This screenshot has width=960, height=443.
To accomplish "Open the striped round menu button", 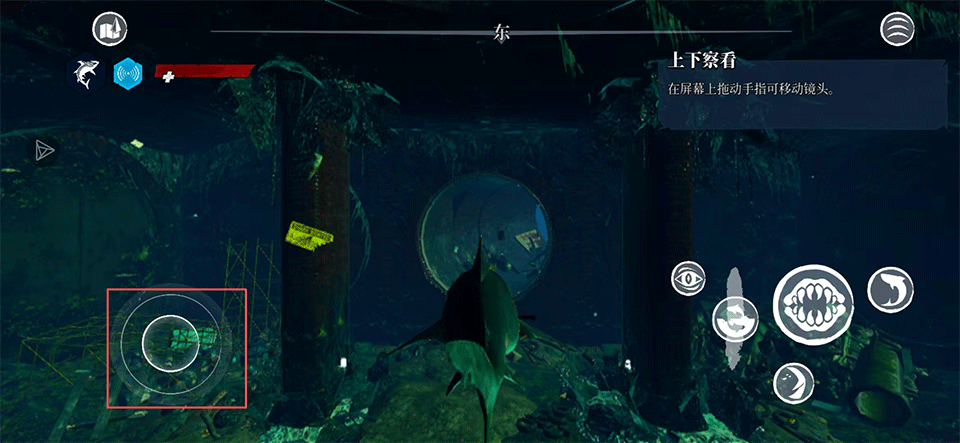I will click(x=897, y=29).
